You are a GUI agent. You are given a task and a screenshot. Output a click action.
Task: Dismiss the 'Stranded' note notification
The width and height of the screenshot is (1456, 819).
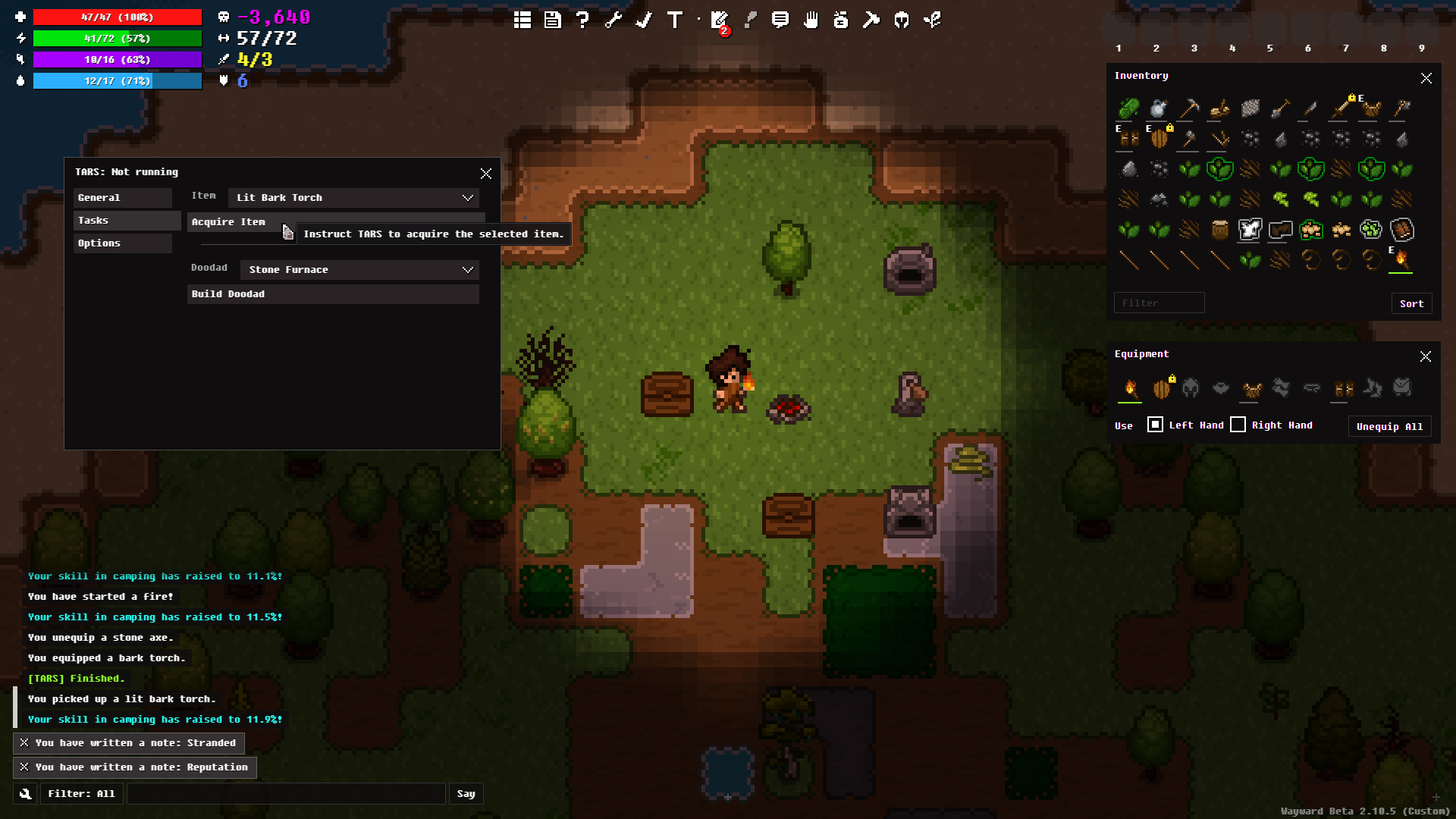point(24,743)
